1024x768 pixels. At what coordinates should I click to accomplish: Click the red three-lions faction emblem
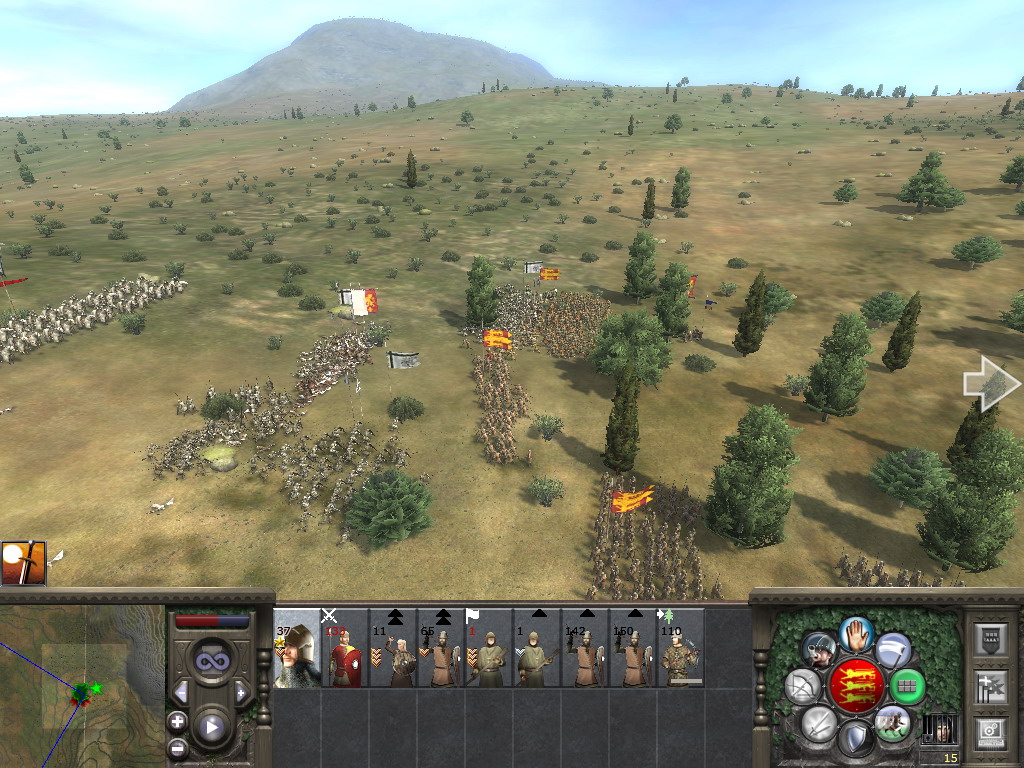(856, 686)
